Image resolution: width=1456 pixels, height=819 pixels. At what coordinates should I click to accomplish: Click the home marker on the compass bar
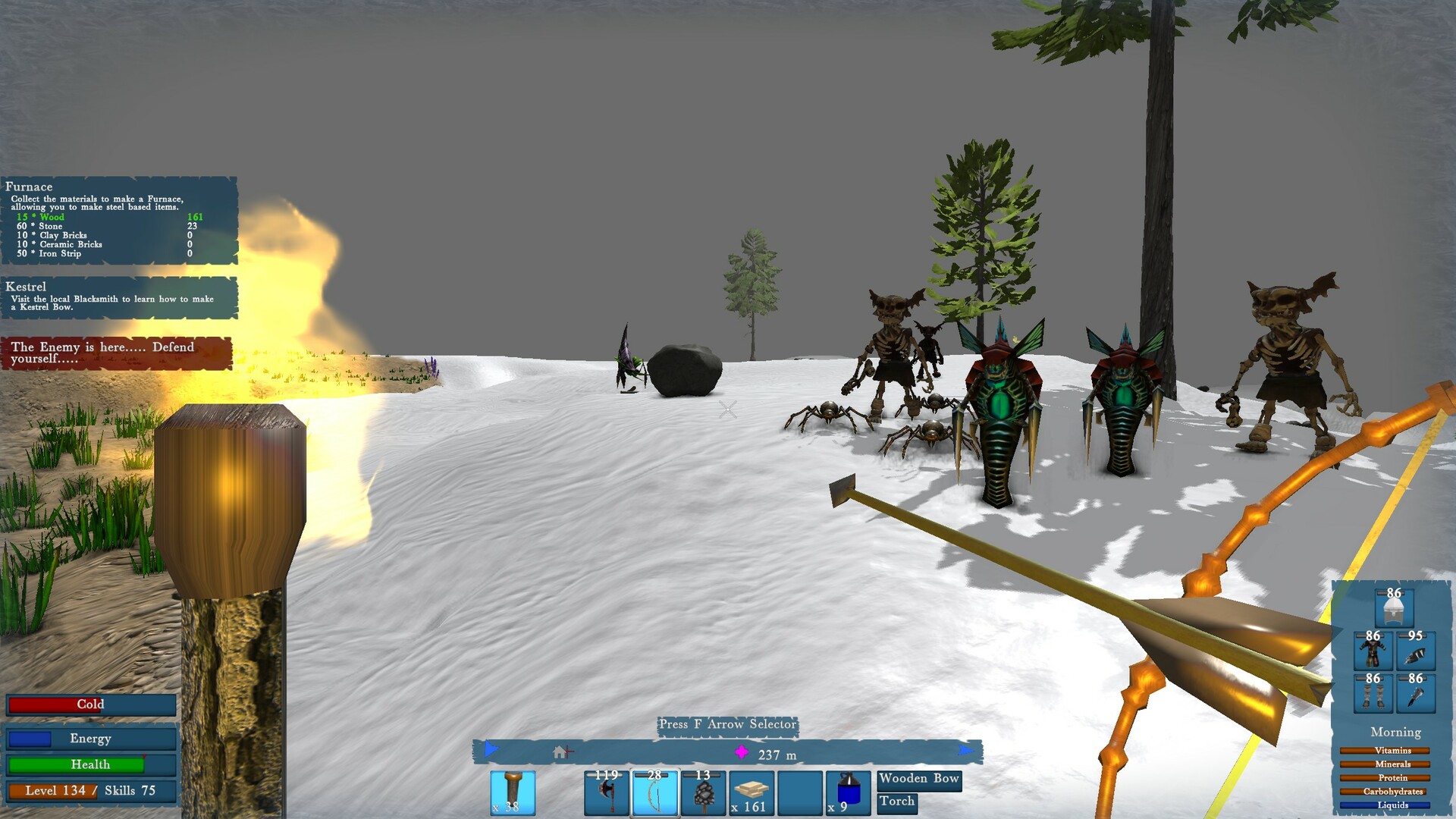point(559,752)
